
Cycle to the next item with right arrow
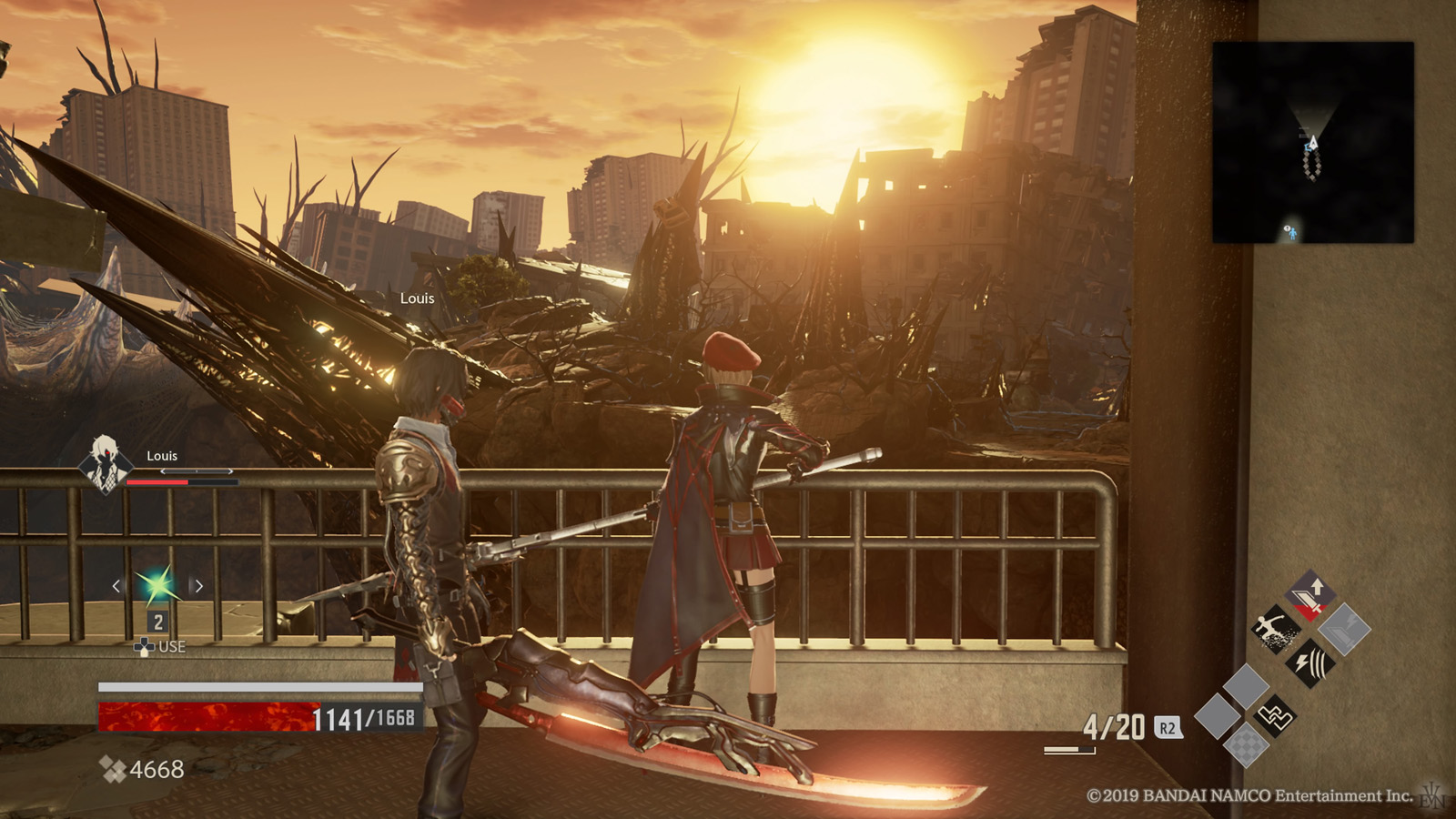[198, 586]
